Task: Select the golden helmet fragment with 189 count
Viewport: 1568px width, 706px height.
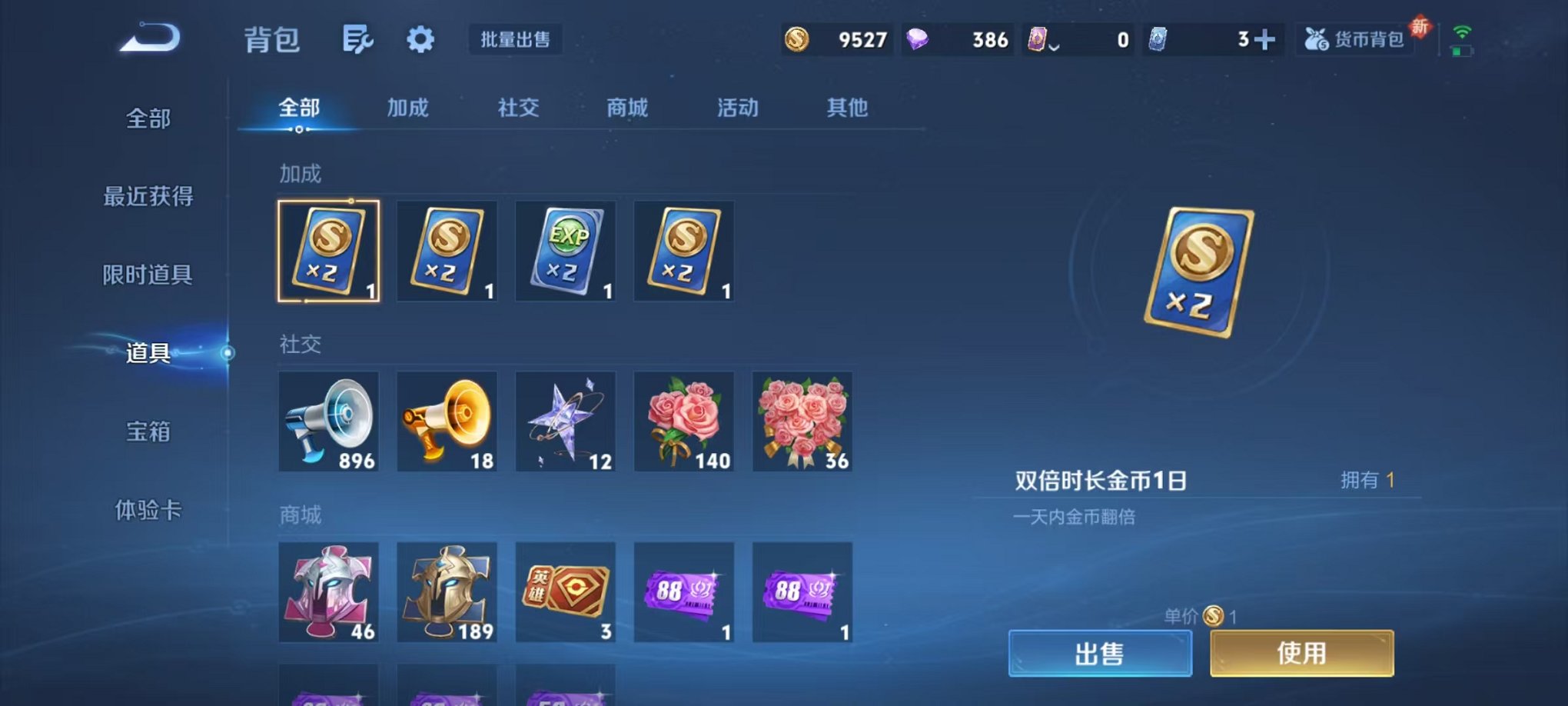Action: 447,592
